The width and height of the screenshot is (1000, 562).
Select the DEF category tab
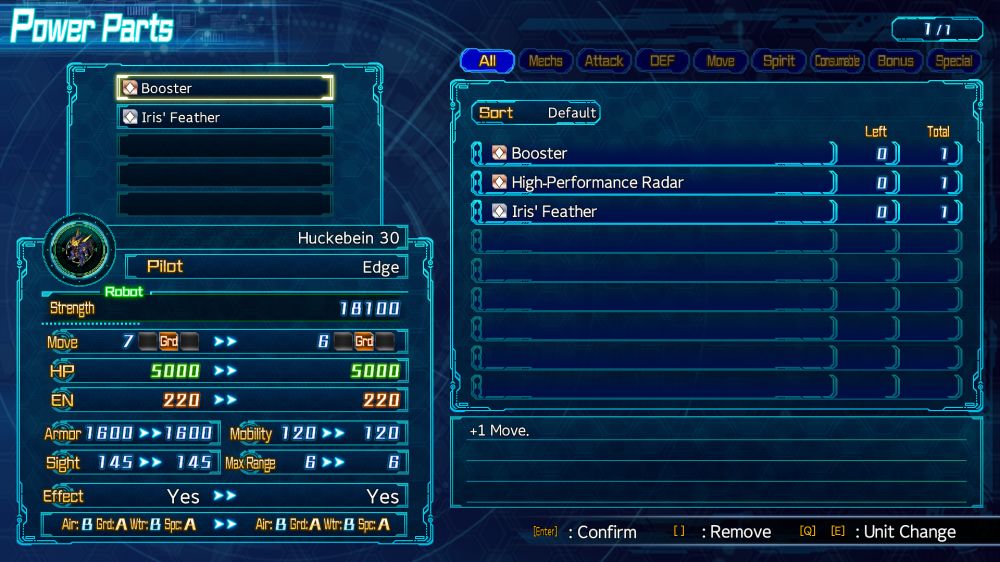point(662,61)
